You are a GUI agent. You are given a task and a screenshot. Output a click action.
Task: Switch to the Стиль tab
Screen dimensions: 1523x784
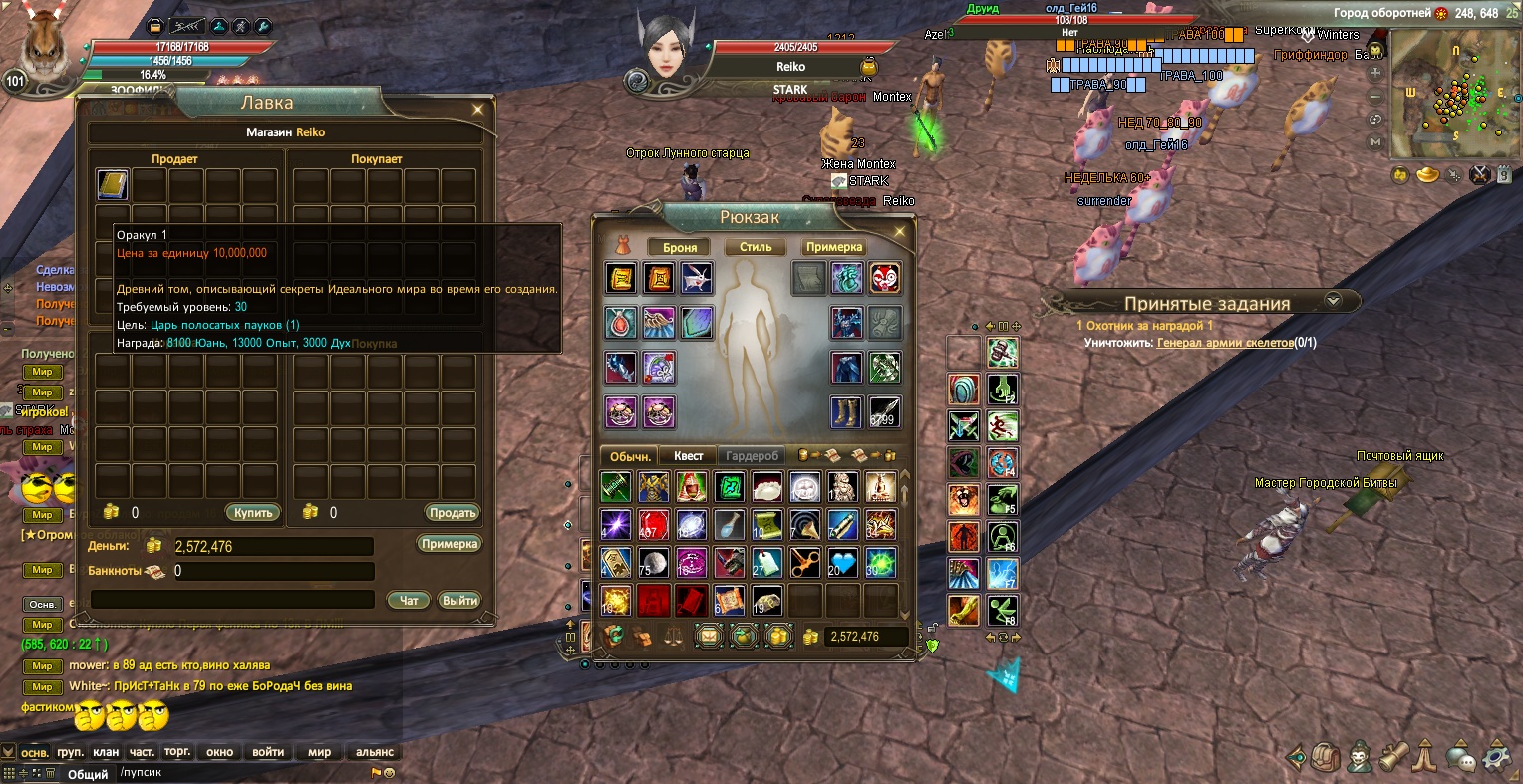(x=756, y=247)
